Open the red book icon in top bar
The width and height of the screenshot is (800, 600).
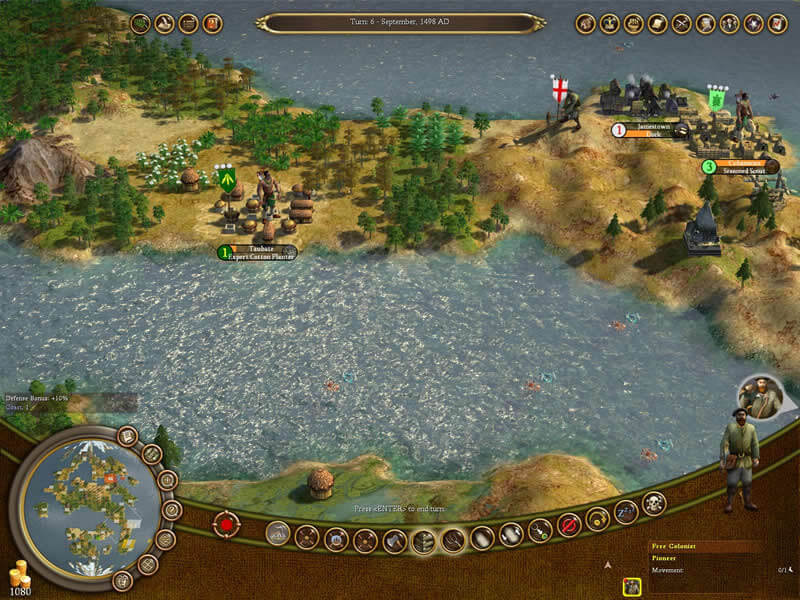(212, 23)
